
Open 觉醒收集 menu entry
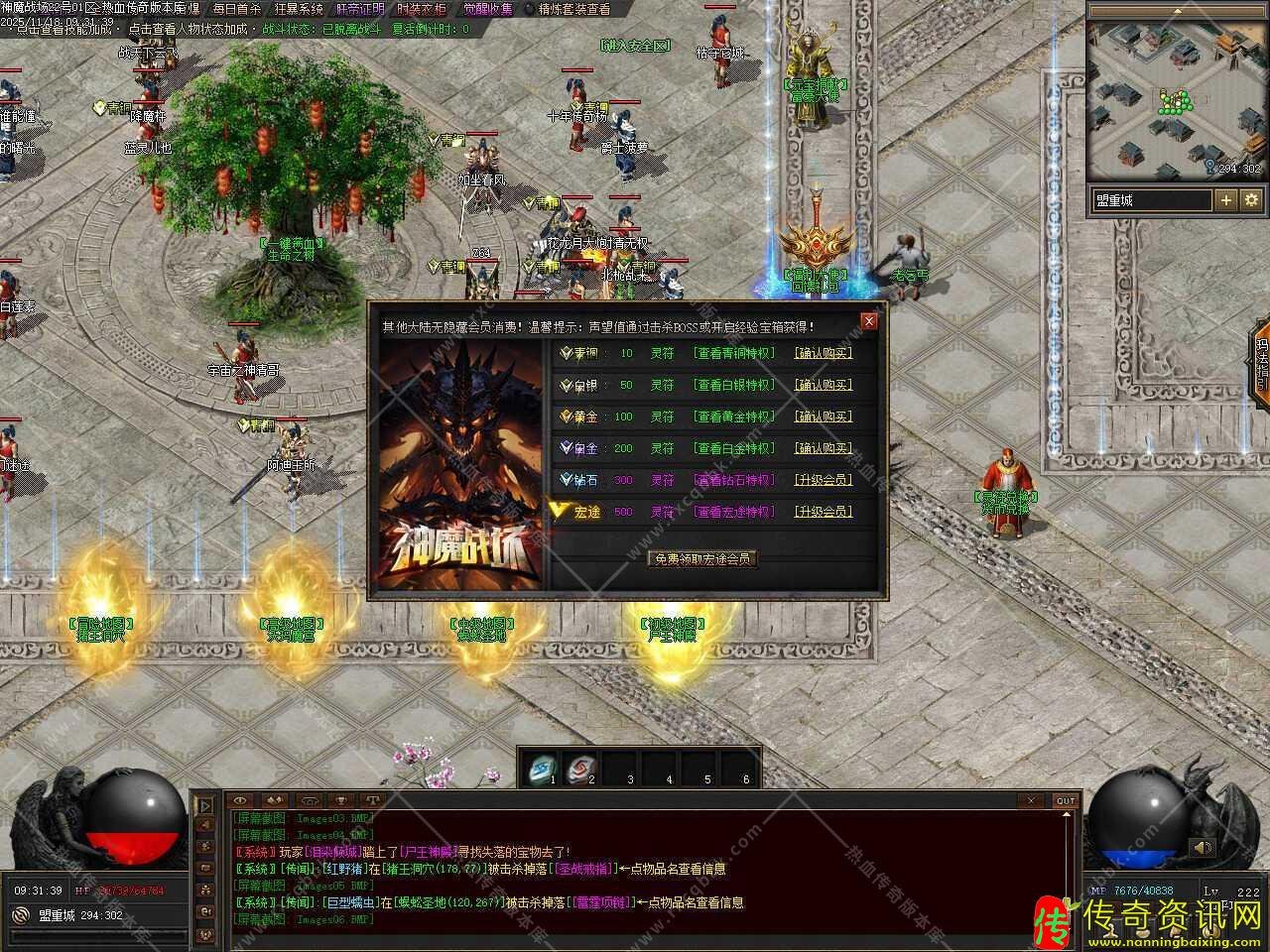coord(488,9)
